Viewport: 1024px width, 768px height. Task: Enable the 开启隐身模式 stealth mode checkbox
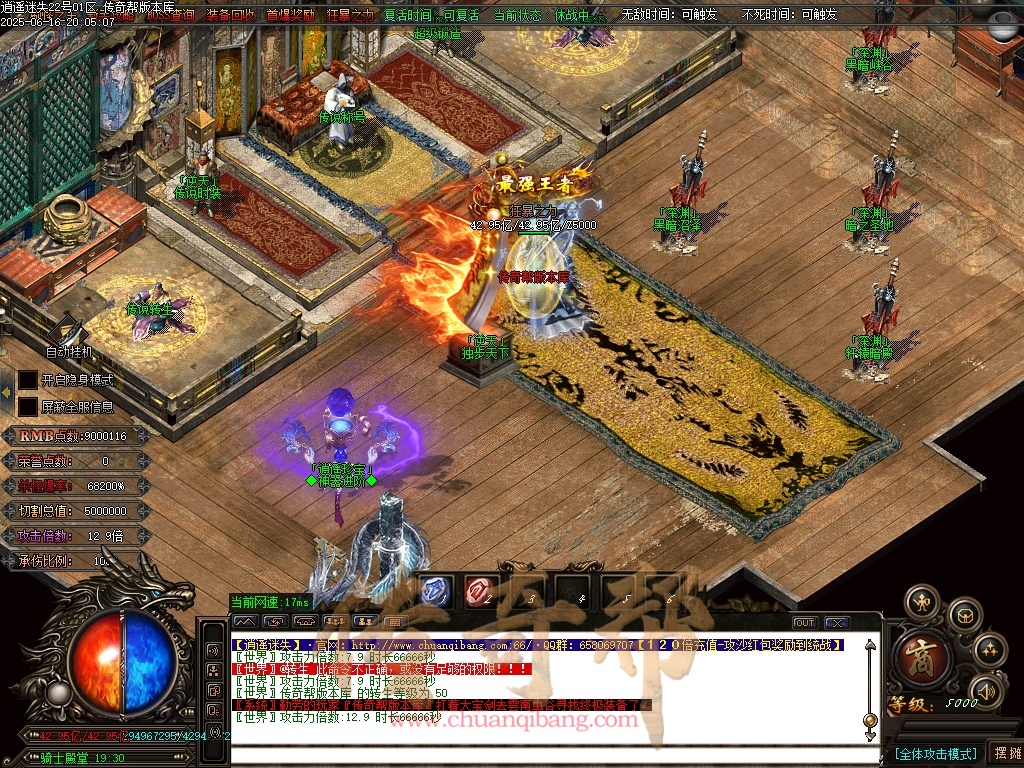click(x=28, y=380)
